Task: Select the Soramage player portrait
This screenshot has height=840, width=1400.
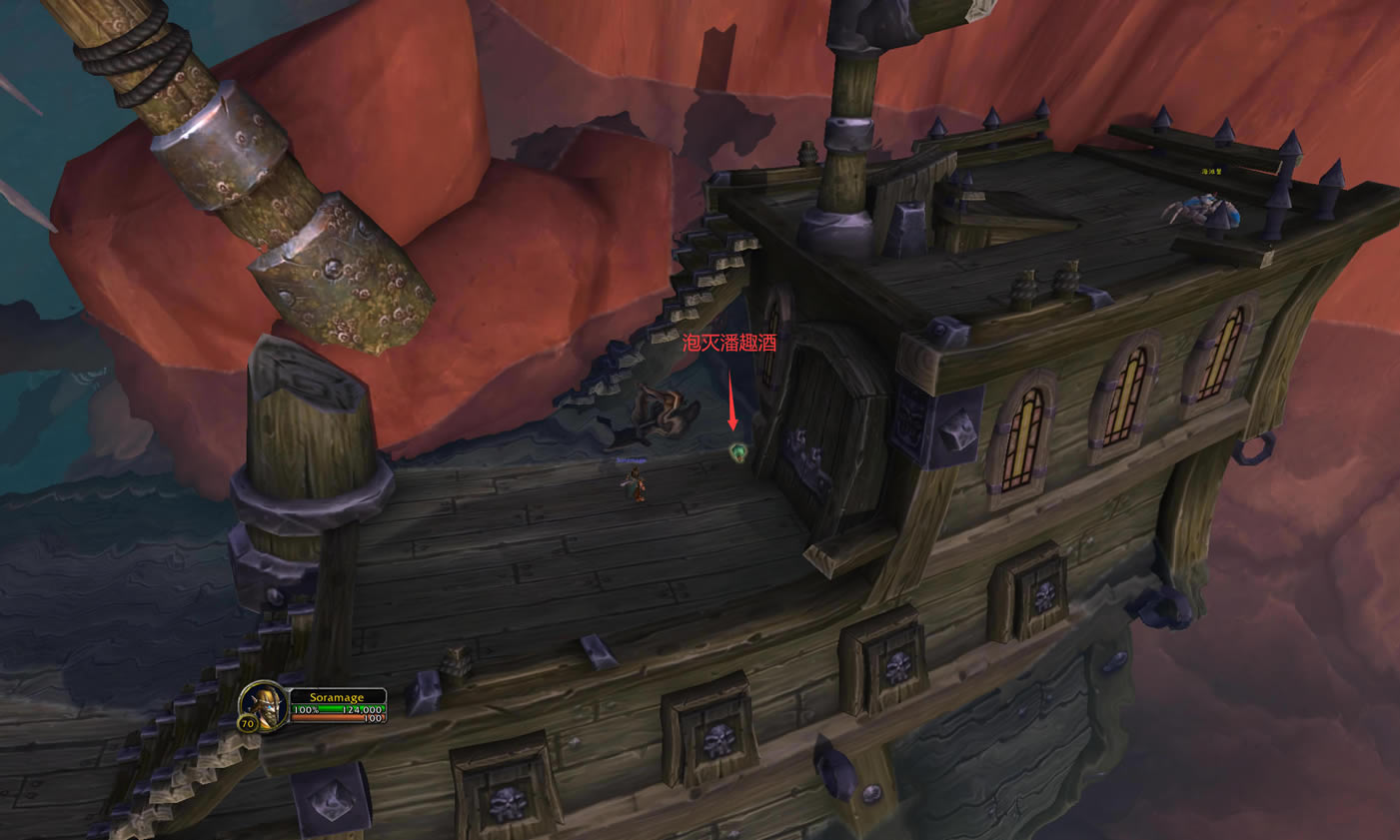Action: click(x=265, y=703)
